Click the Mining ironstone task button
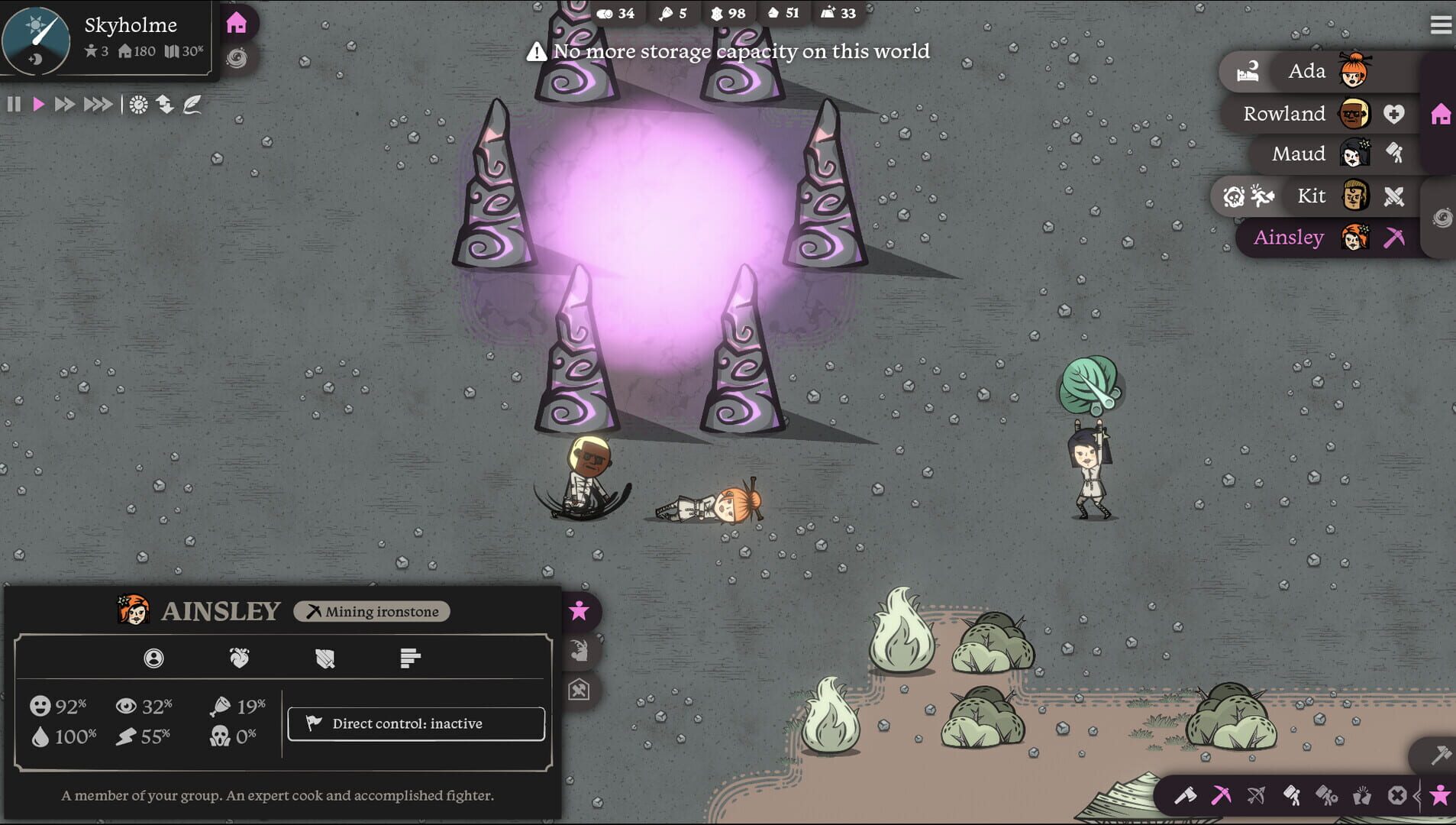 [372, 611]
